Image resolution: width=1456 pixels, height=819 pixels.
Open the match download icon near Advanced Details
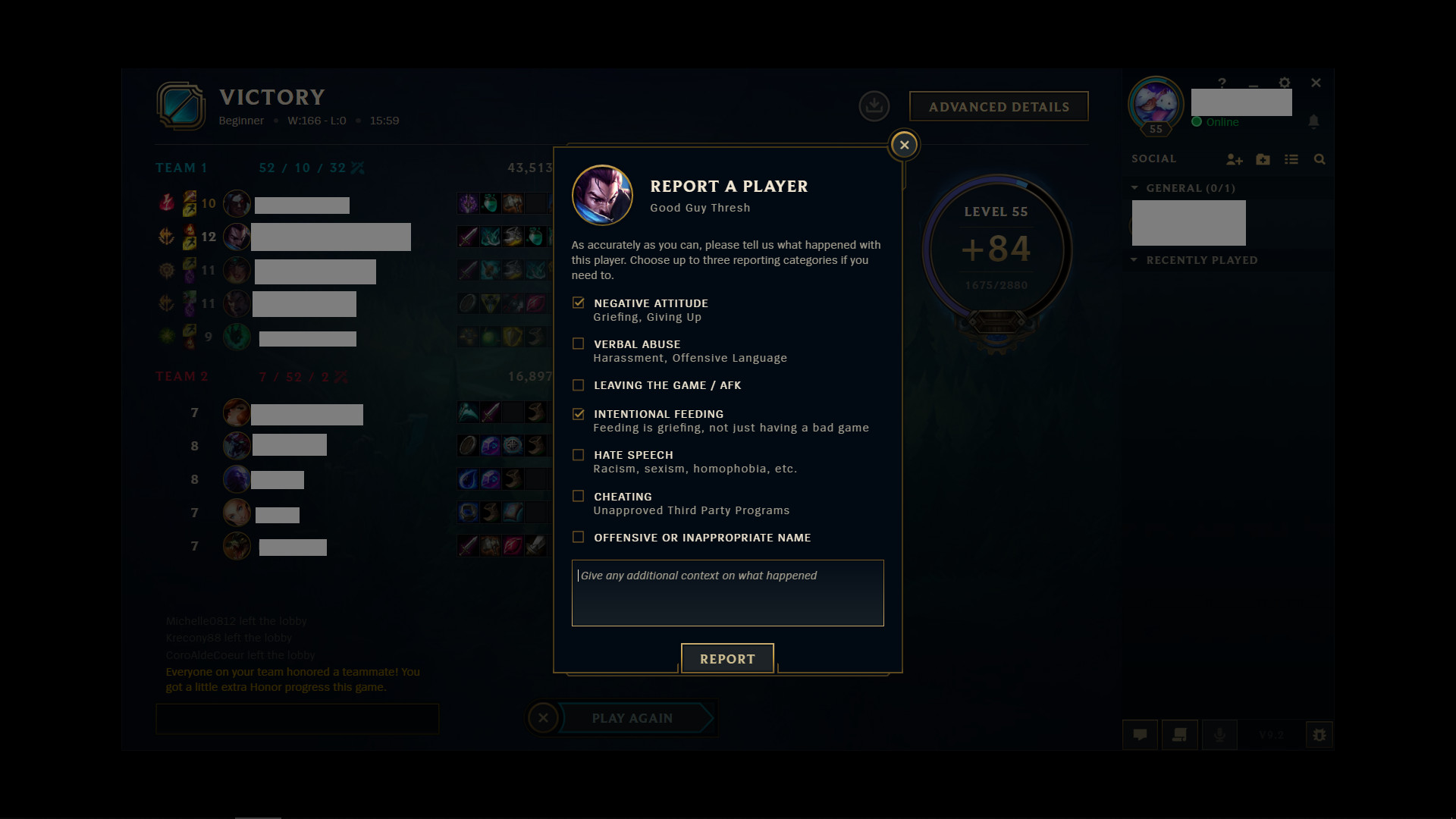coord(874,106)
